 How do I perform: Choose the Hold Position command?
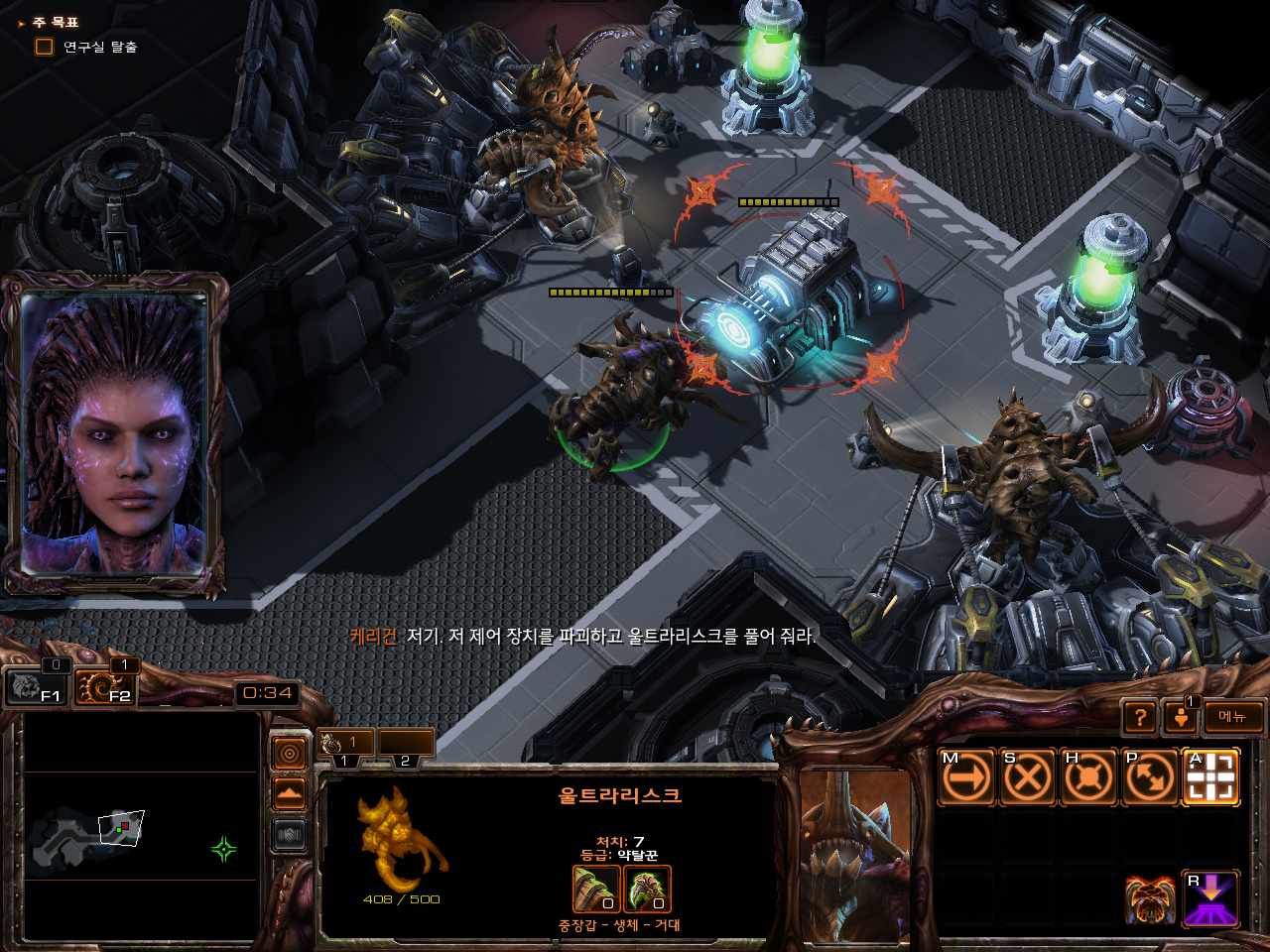click(x=1088, y=777)
